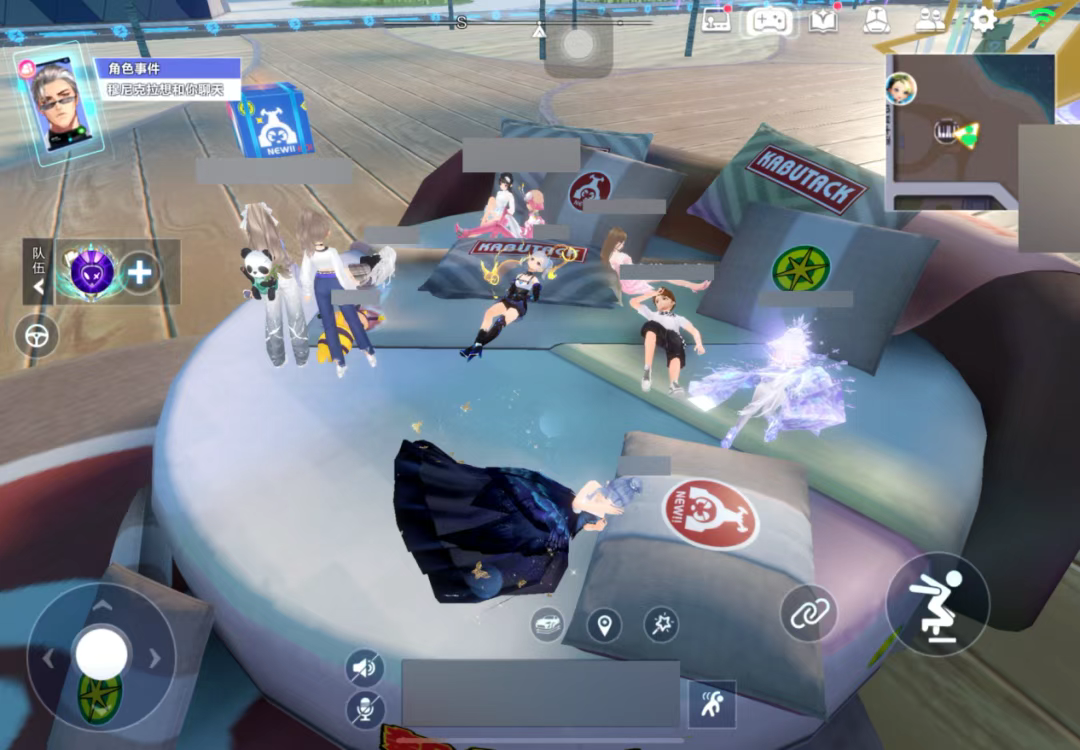Tap the steering wheel drive button
Viewport: 1080px width, 750px height.
[x=37, y=336]
